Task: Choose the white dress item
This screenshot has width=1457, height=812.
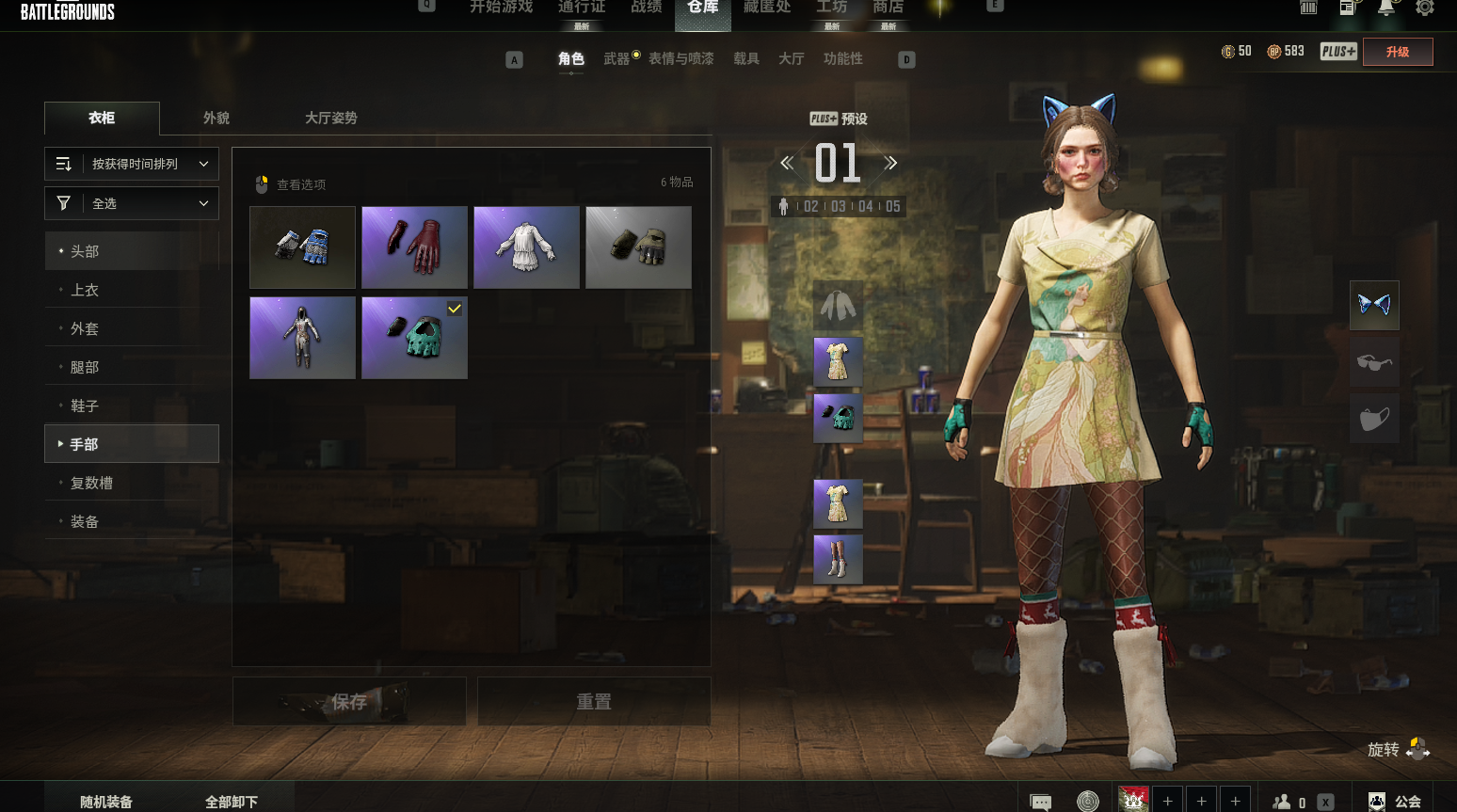Action: point(526,247)
